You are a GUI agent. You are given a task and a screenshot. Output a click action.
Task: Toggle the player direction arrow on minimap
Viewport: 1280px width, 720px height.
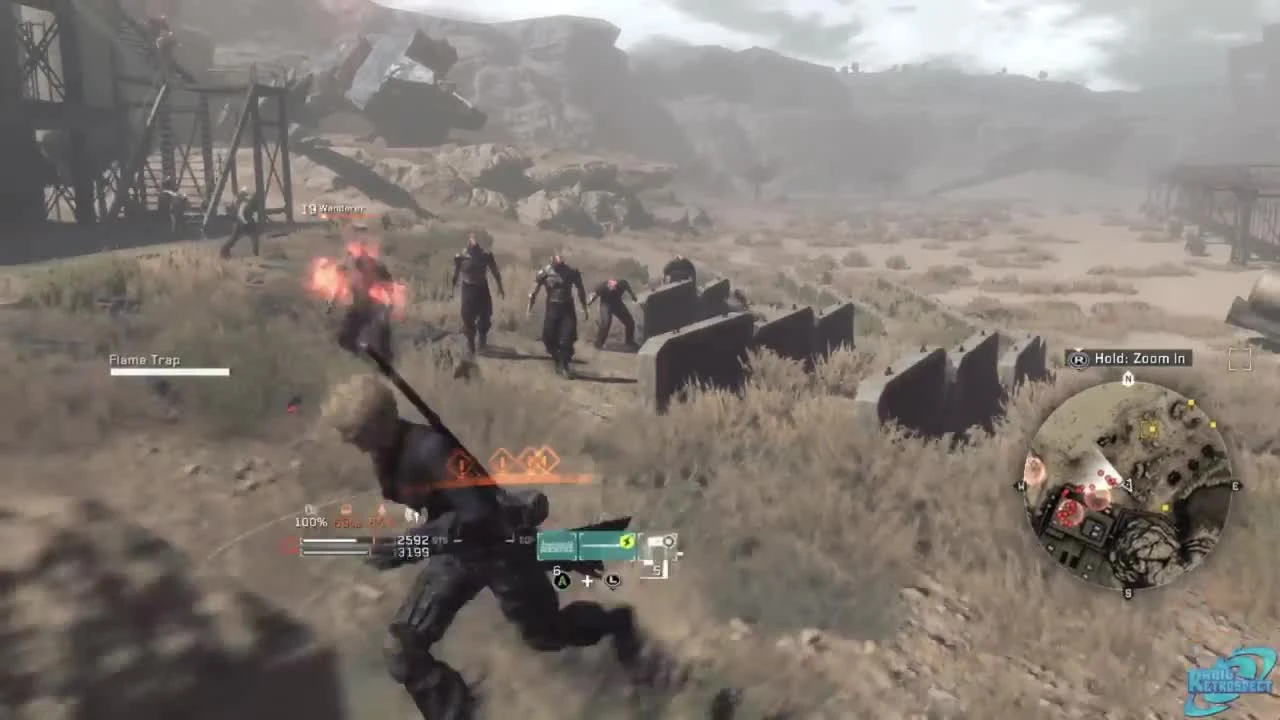tap(1128, 484)
